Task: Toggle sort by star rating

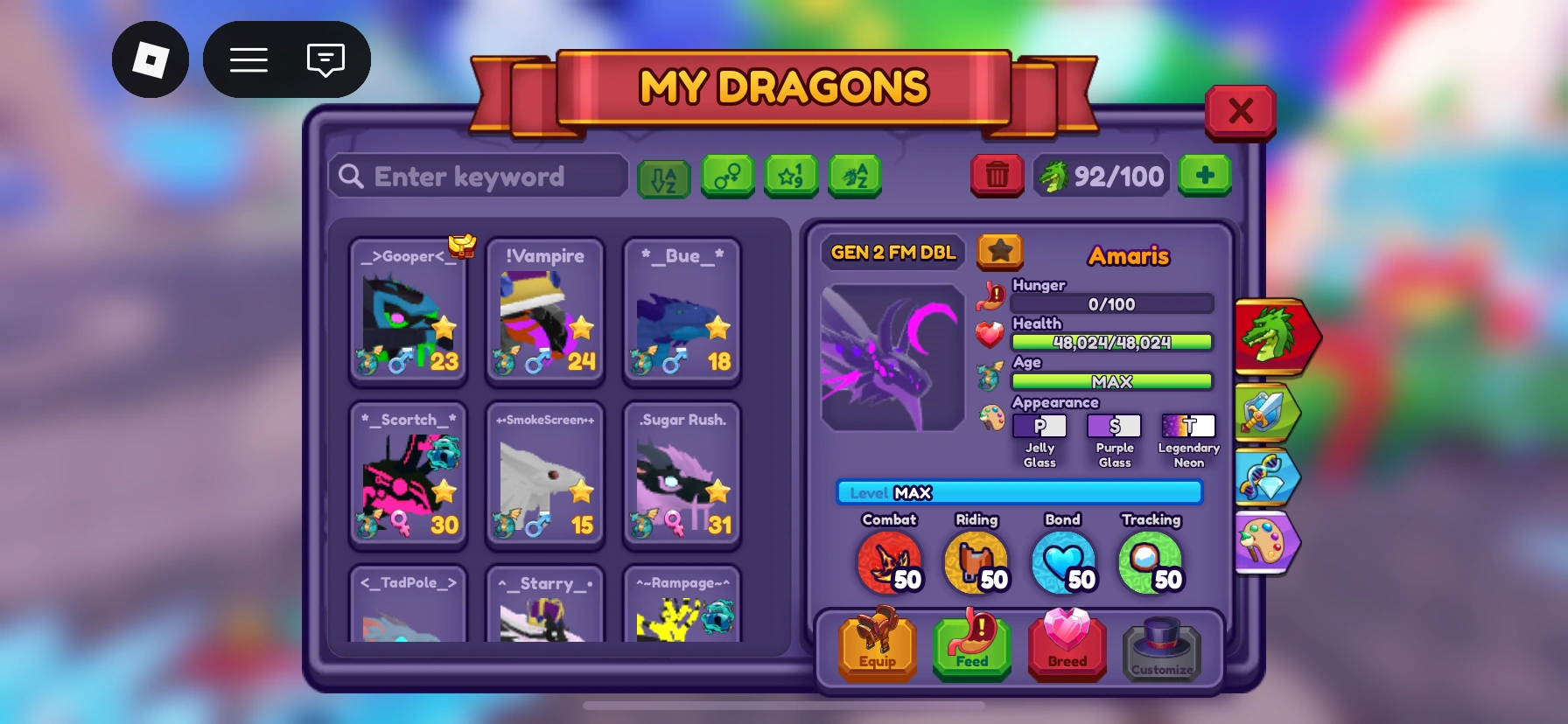Action: 791,176
